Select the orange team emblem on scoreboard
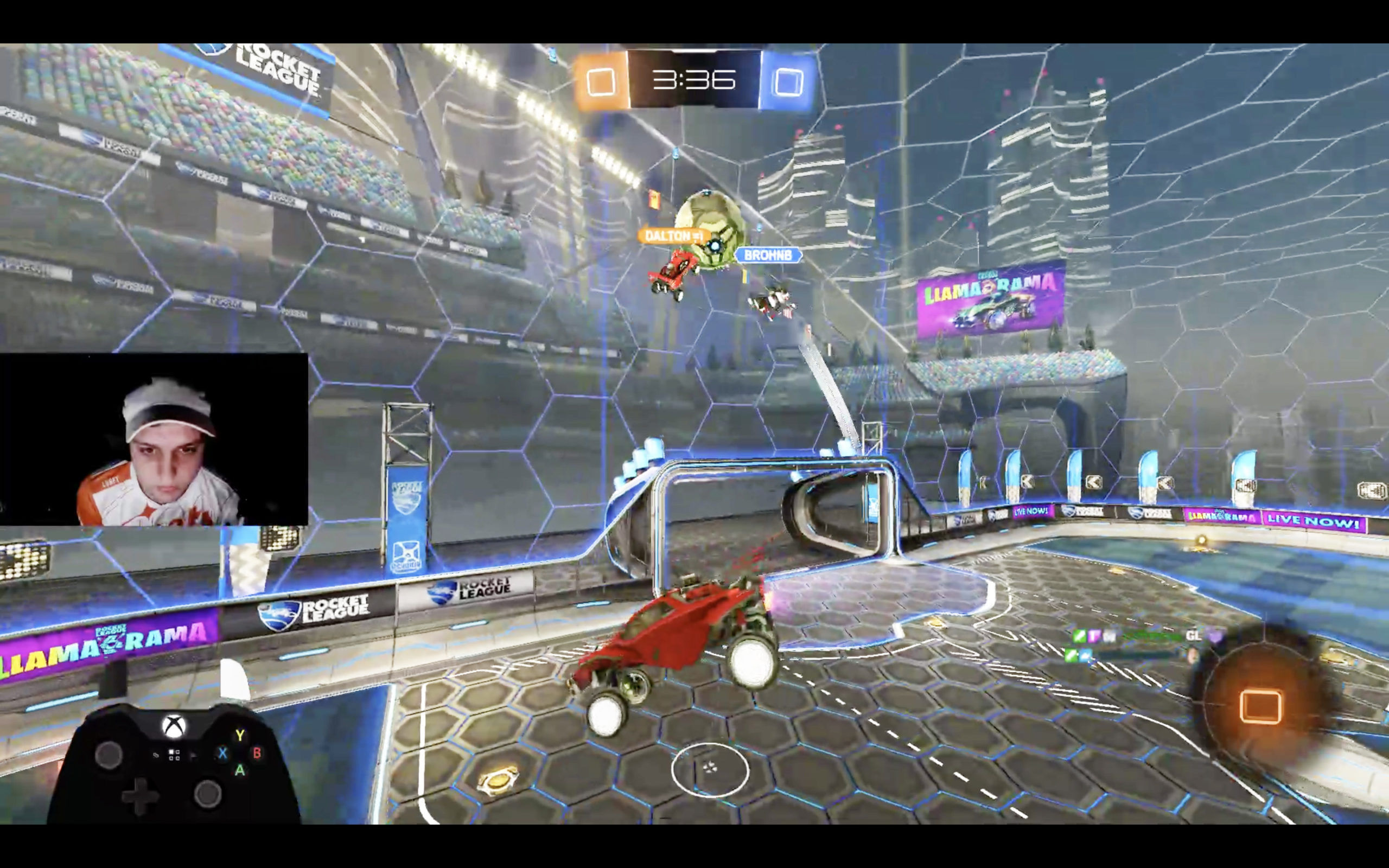This screenshot has width=1389, height=868. point(601,81)
